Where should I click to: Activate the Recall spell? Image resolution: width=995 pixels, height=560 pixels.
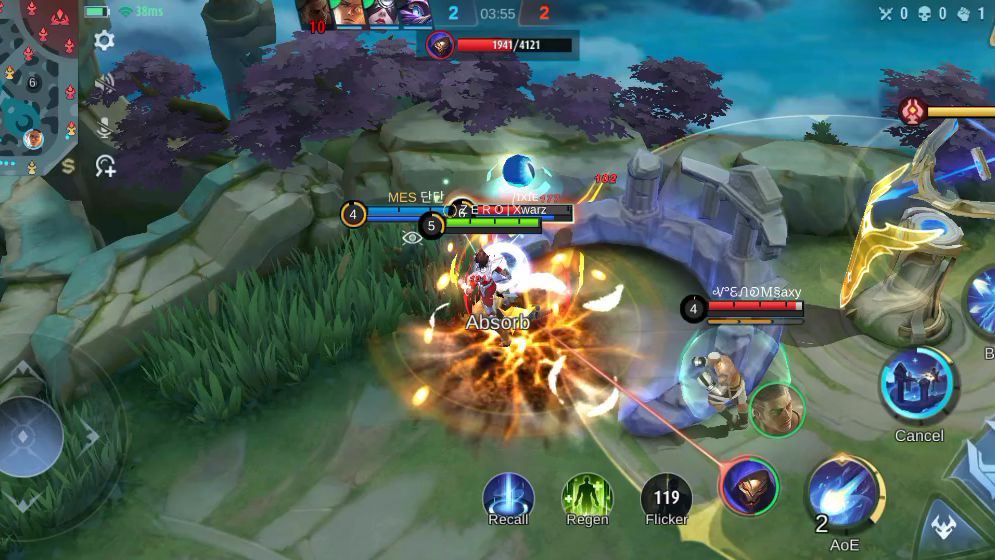tap(508, 497)
